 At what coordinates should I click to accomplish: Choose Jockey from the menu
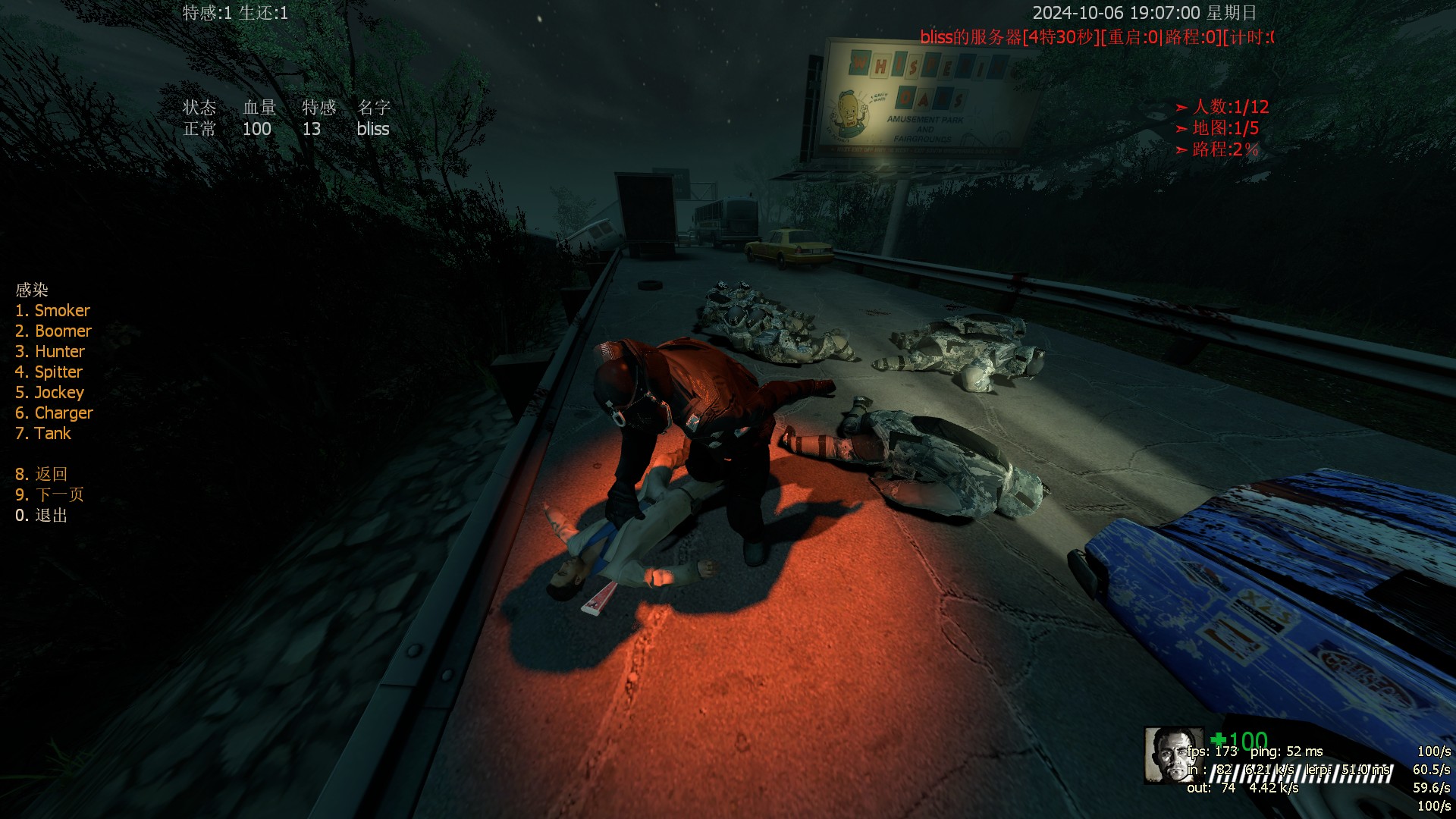coord(49,392)
